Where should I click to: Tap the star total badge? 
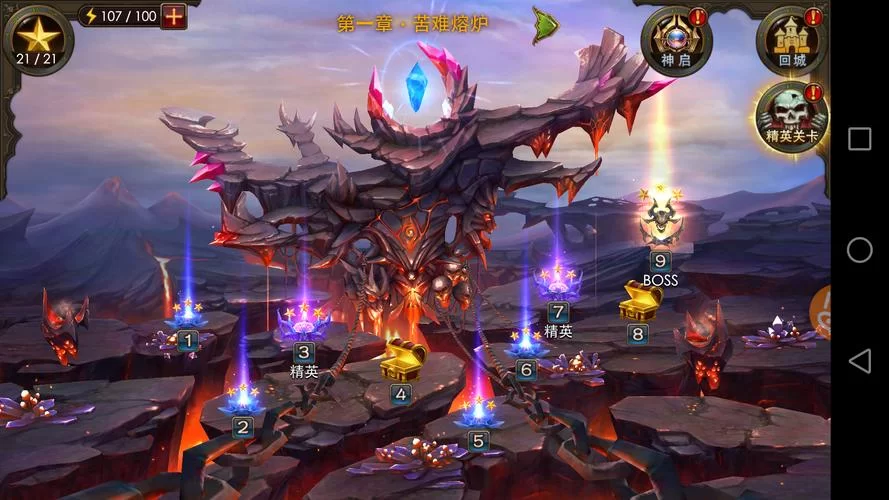pos(38,38)
